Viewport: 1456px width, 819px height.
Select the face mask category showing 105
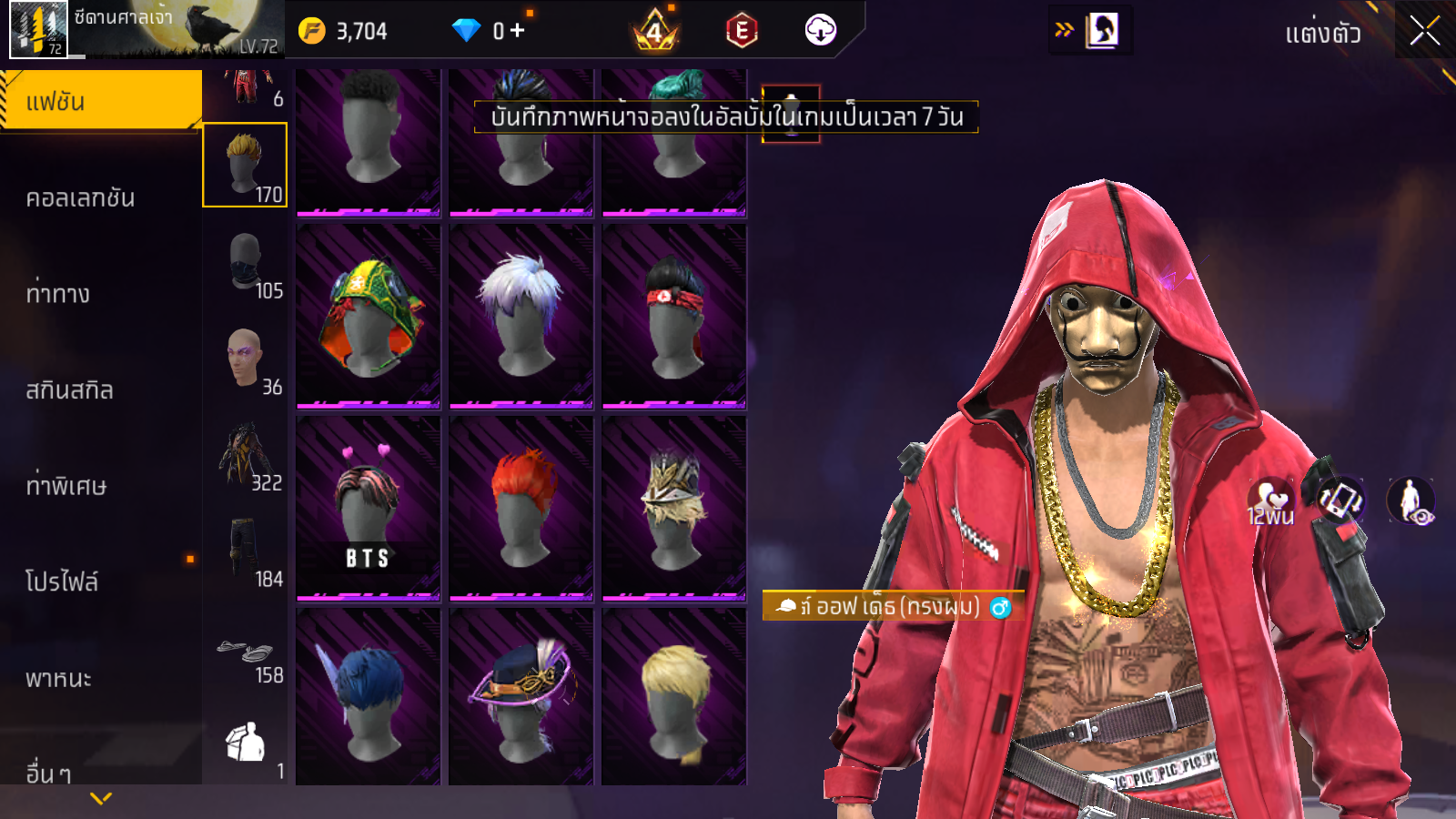coord(245,262)
